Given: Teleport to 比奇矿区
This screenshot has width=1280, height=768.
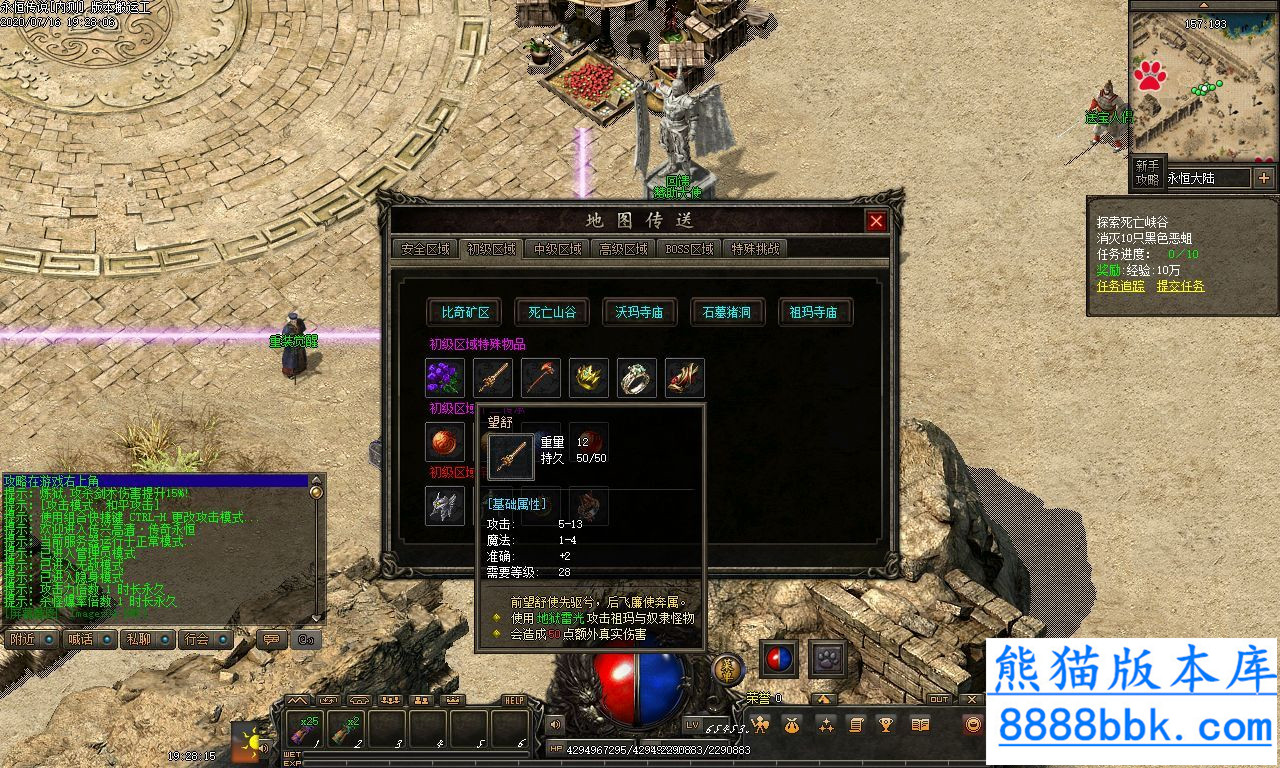Looking at the screenshot, I should tap(465, 312).
